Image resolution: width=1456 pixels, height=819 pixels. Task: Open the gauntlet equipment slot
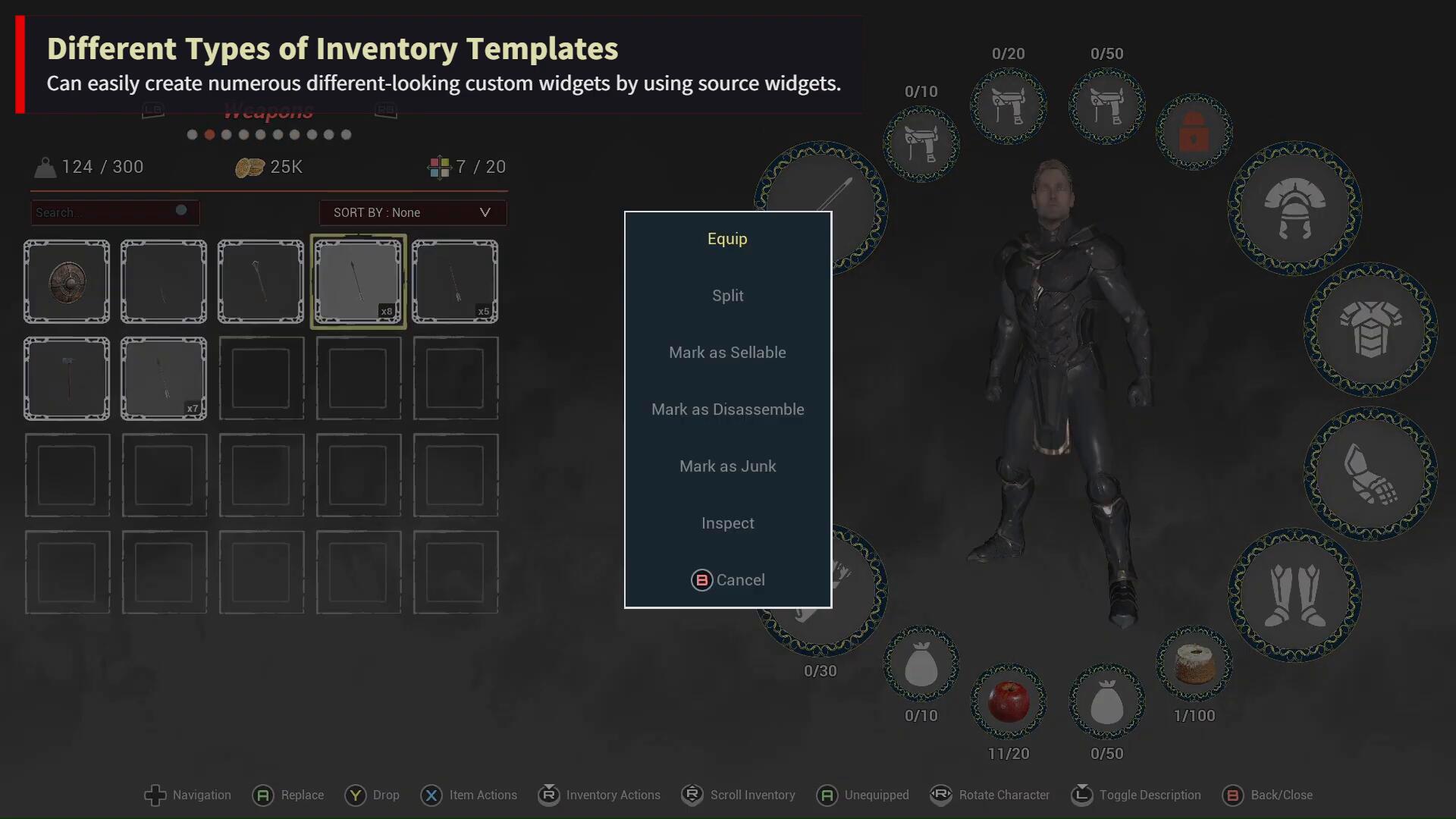pyautogui.click(x=1370, y=473)
